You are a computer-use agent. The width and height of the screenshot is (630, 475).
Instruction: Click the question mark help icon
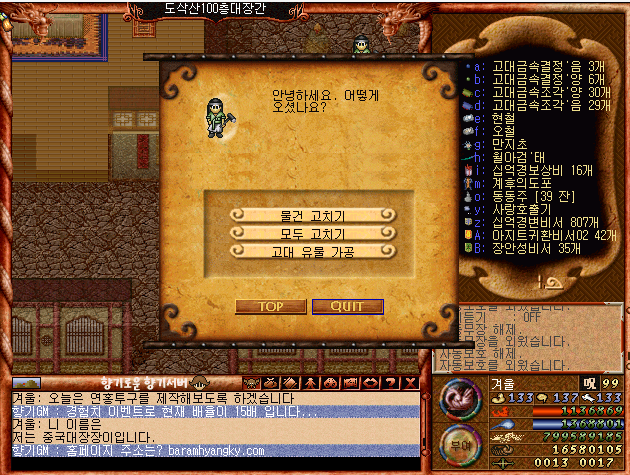point(392,383)
